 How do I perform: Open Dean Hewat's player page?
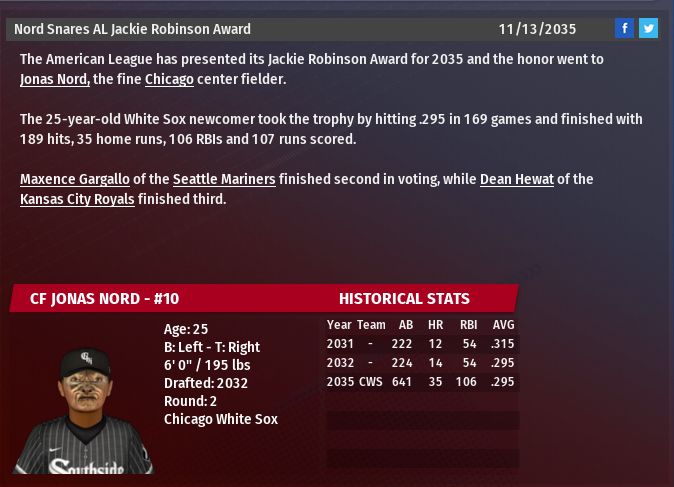516,180
